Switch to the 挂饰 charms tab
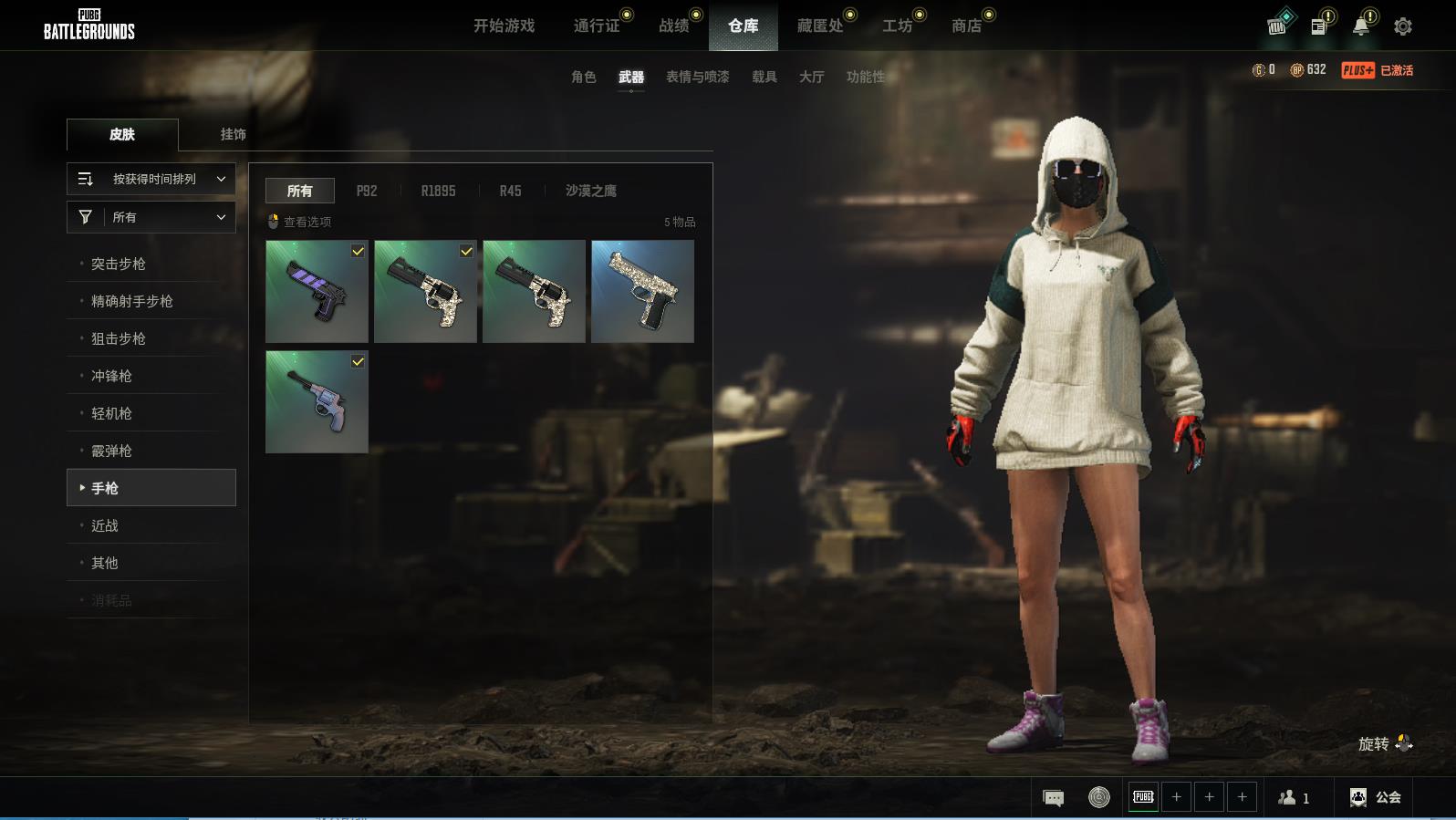 click(x=233, y=134)
